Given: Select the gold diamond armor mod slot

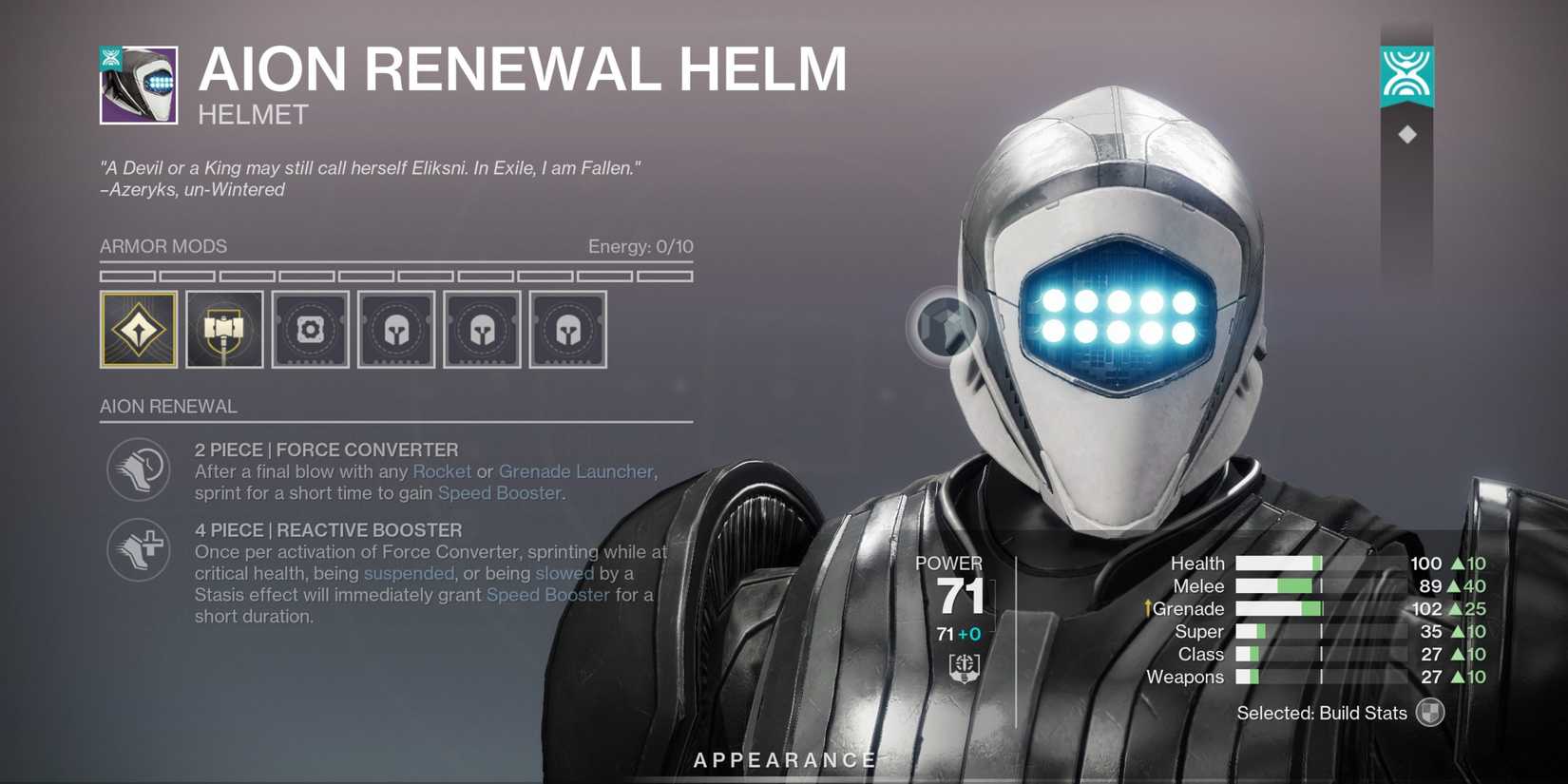Looking at the screenshot, I should click(x=139, y=329).
